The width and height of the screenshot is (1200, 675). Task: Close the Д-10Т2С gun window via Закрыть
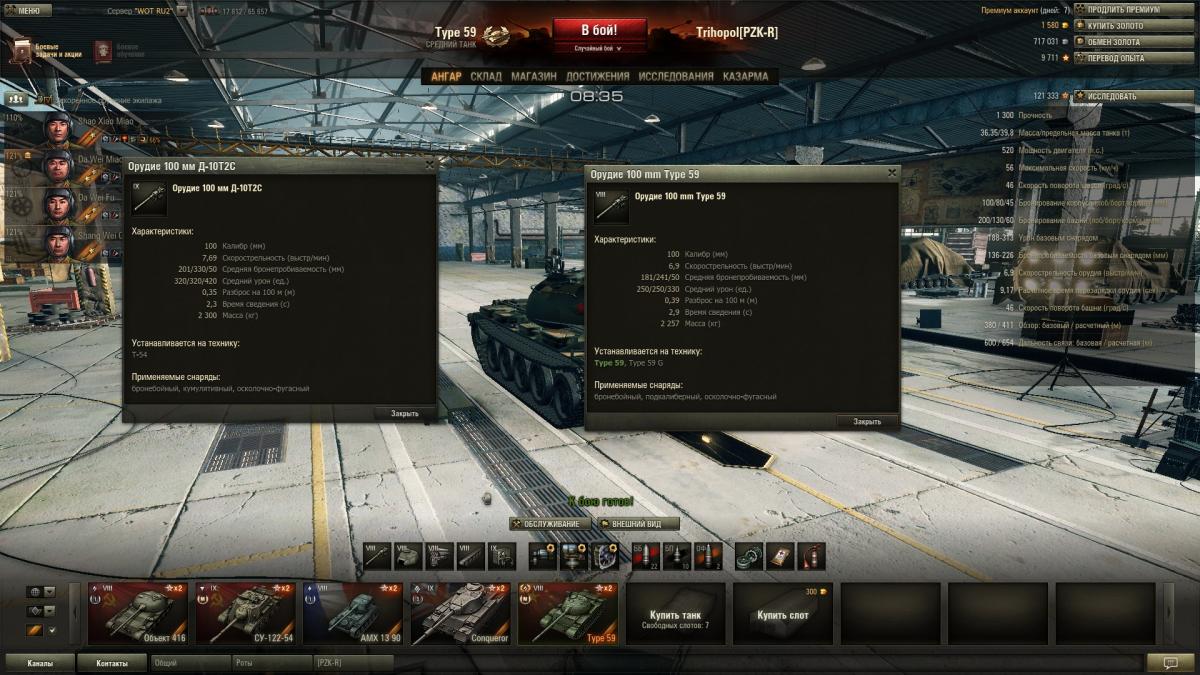[x=405, y=413]
